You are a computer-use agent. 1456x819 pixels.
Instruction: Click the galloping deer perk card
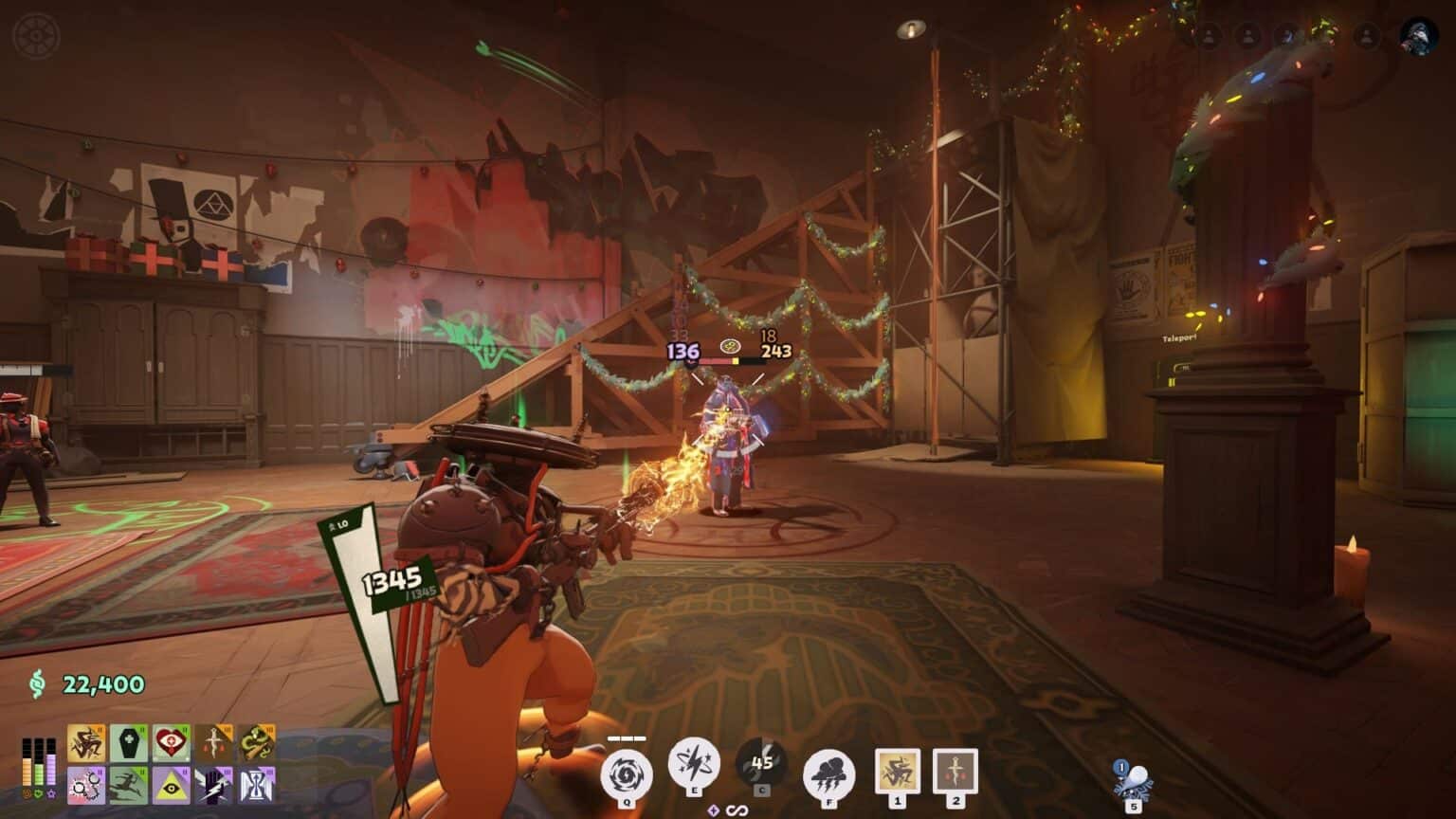[x=129, y=785]
